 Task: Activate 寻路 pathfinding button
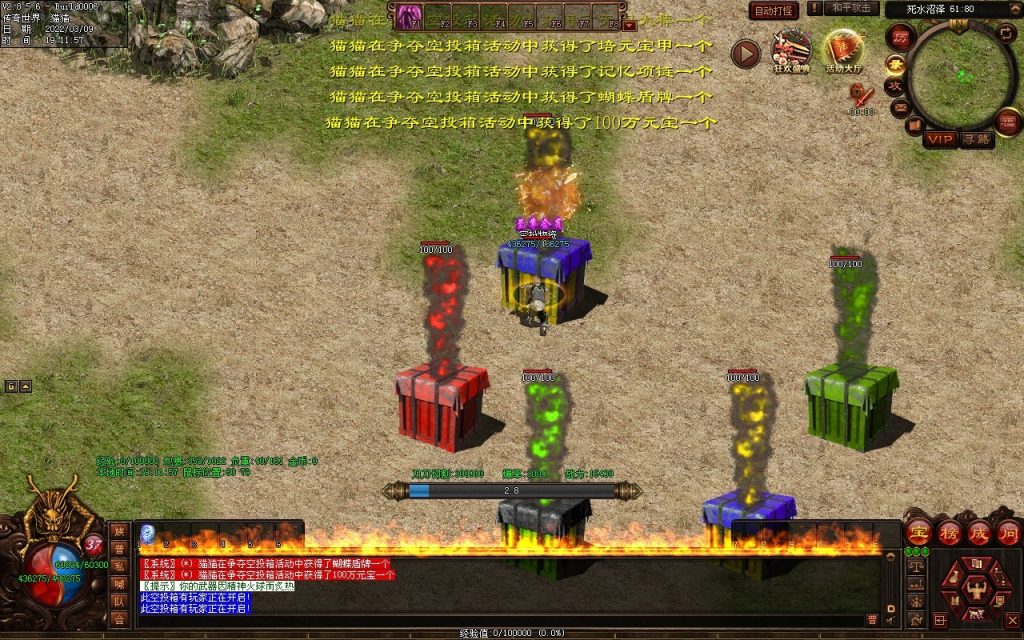pos(977,139)
